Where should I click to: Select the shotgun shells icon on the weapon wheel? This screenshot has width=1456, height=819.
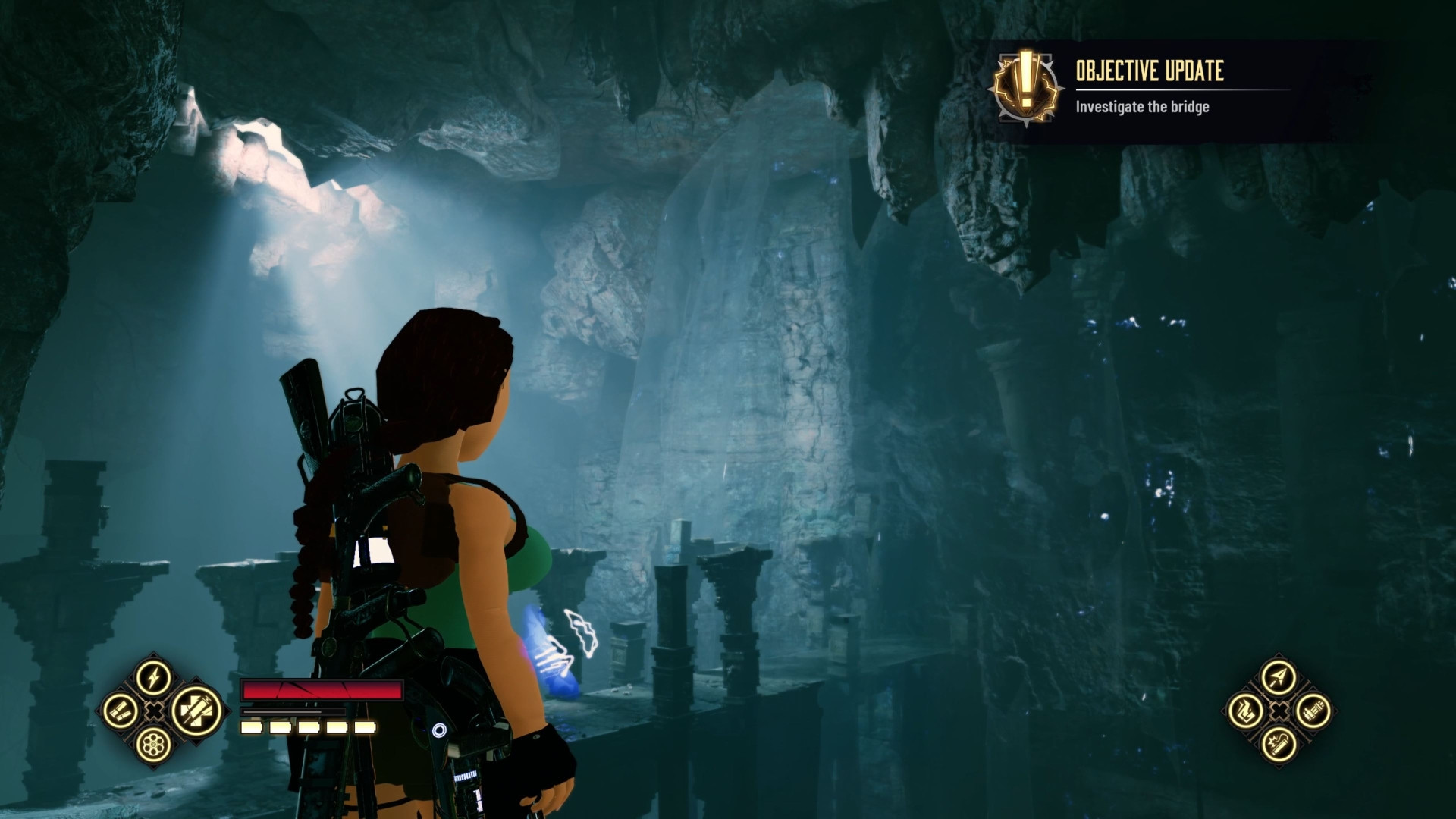pyautogui.click(x=121, y=711)
